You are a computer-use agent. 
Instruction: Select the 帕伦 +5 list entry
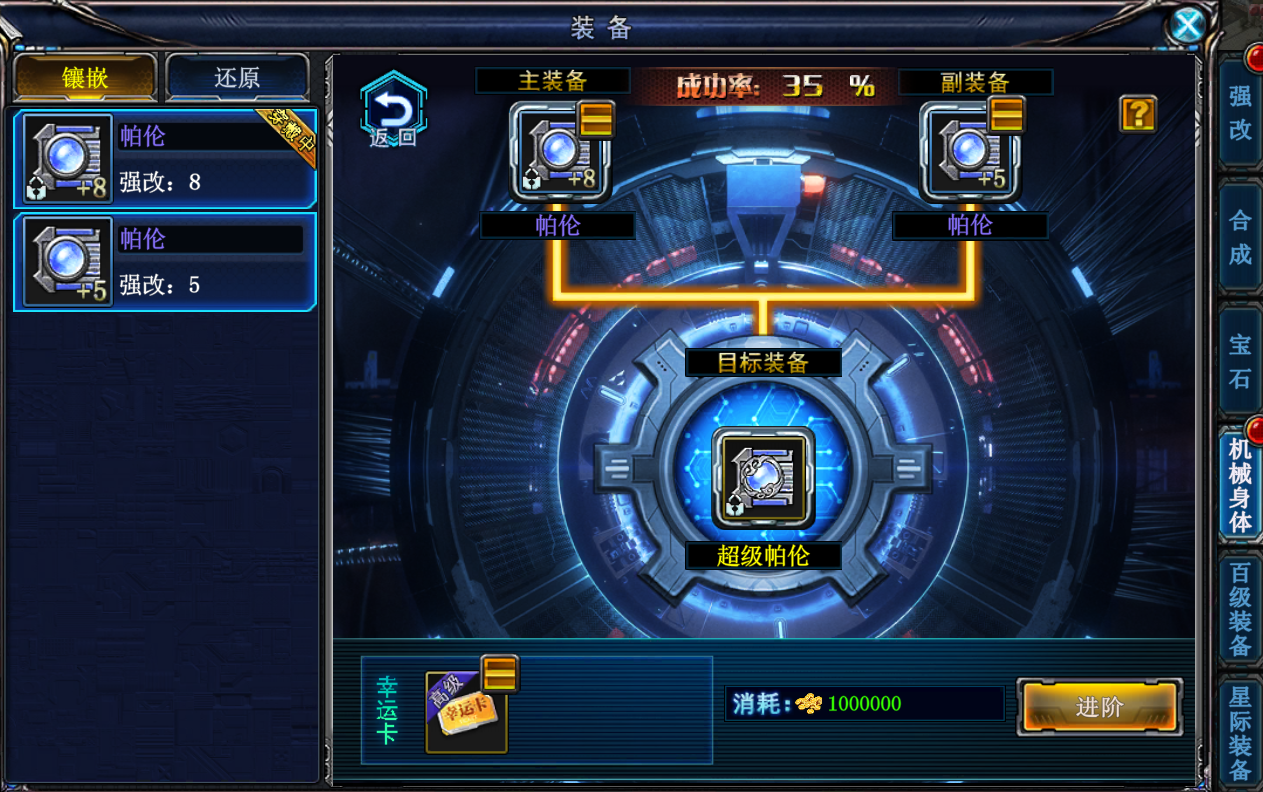[165, 262]
